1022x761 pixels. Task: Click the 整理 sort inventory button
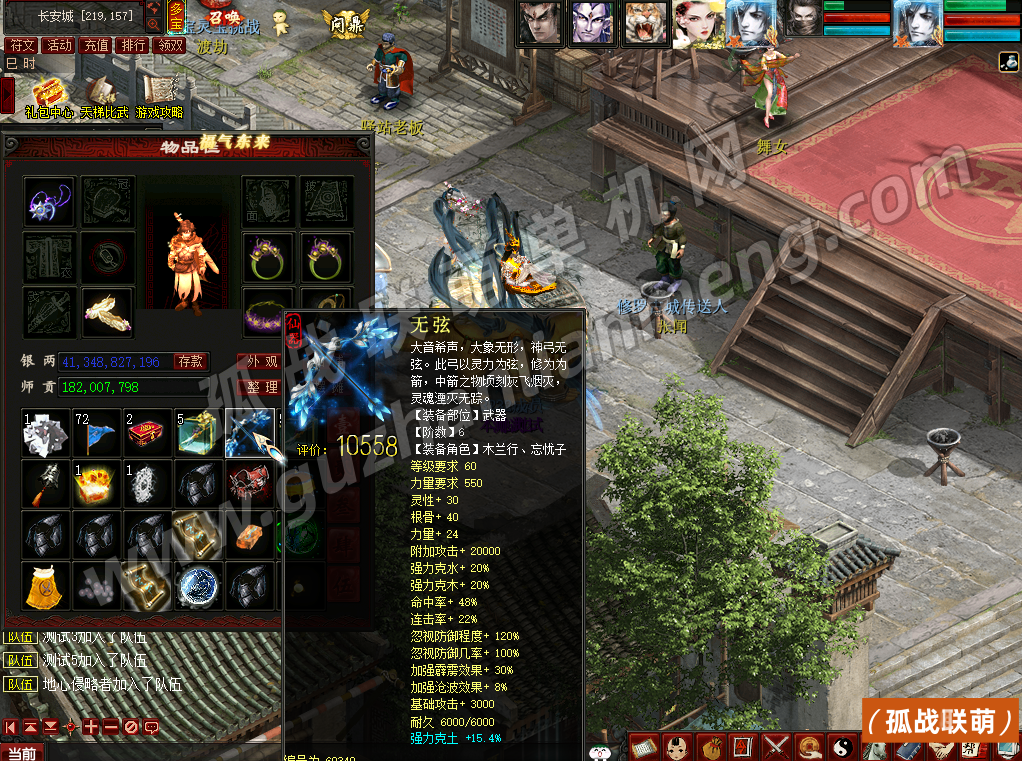[x=262, y=387]
